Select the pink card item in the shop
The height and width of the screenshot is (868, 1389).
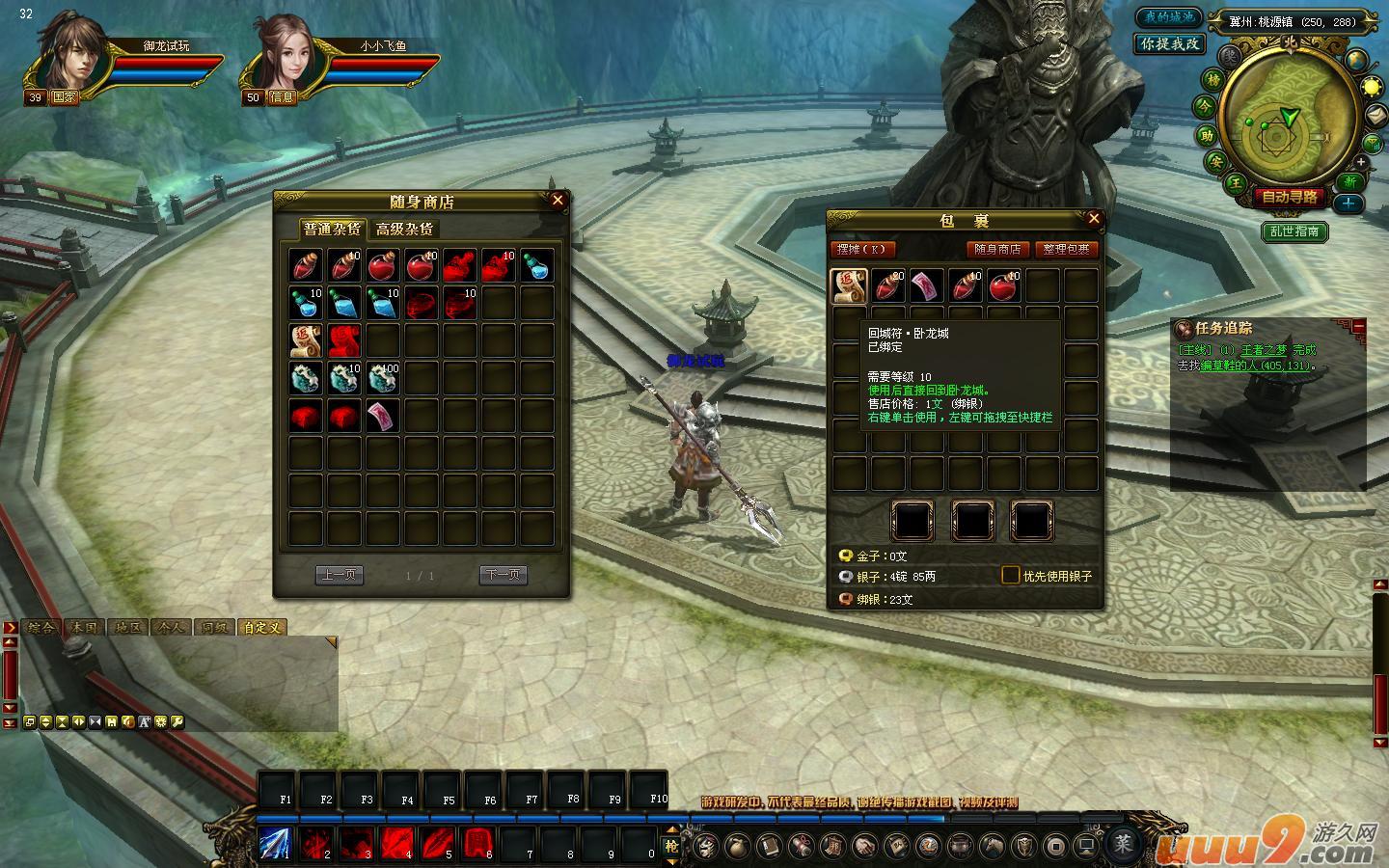pyautogui.click(x=382, y=416)
